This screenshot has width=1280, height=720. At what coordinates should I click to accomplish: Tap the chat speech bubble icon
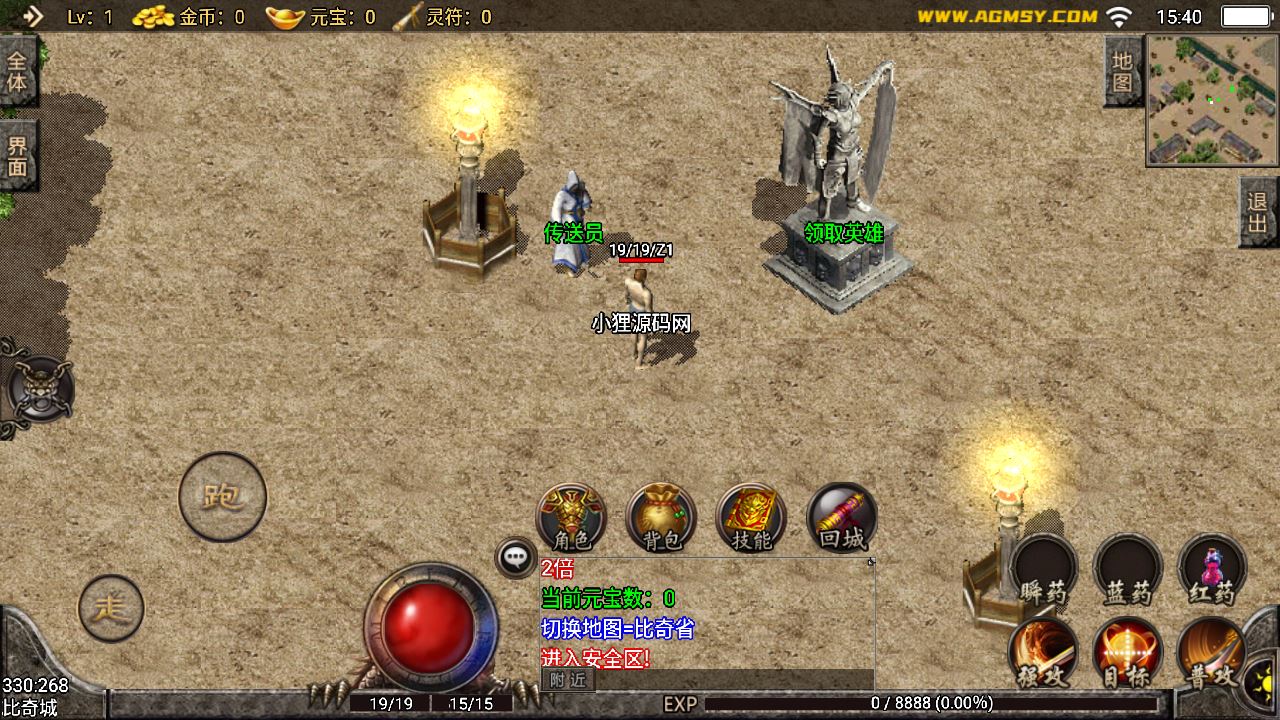[516, 557]
